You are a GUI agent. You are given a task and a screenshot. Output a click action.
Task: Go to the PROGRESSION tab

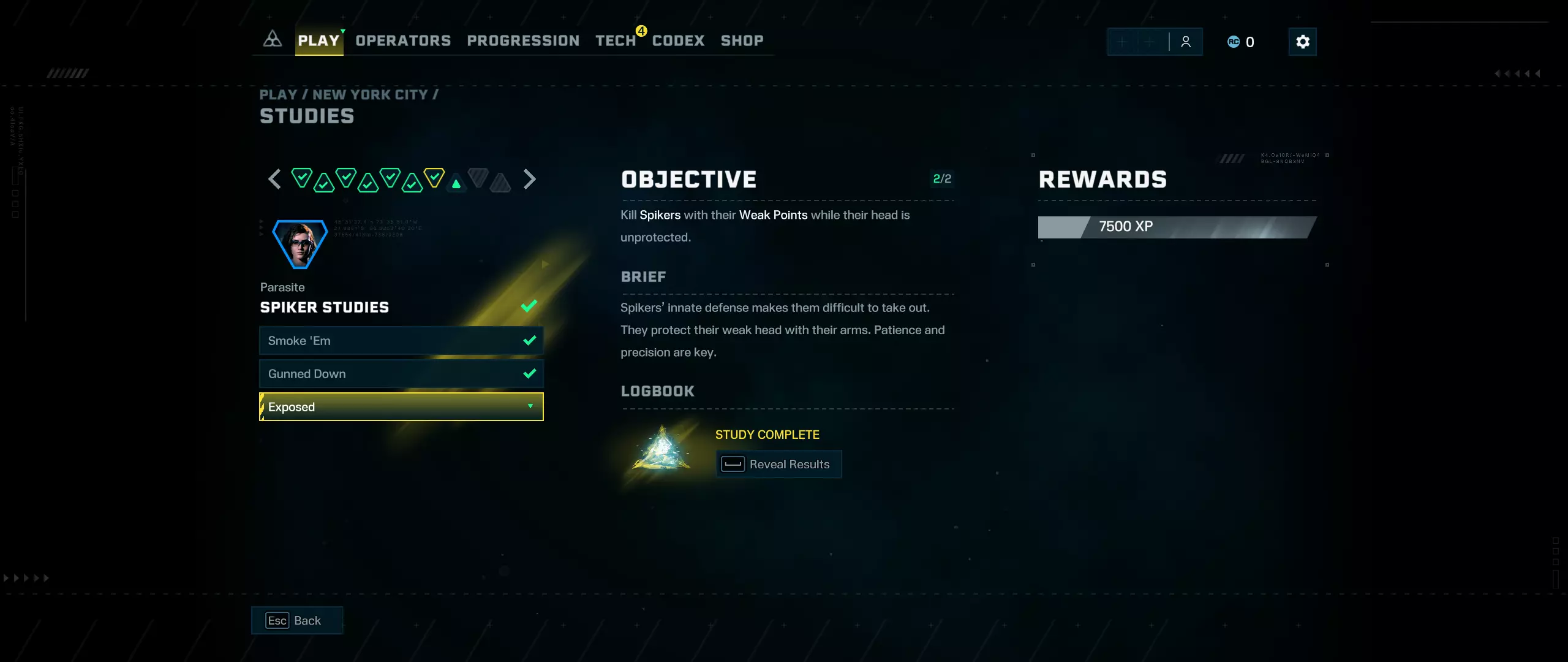click(x=523, y=41)
